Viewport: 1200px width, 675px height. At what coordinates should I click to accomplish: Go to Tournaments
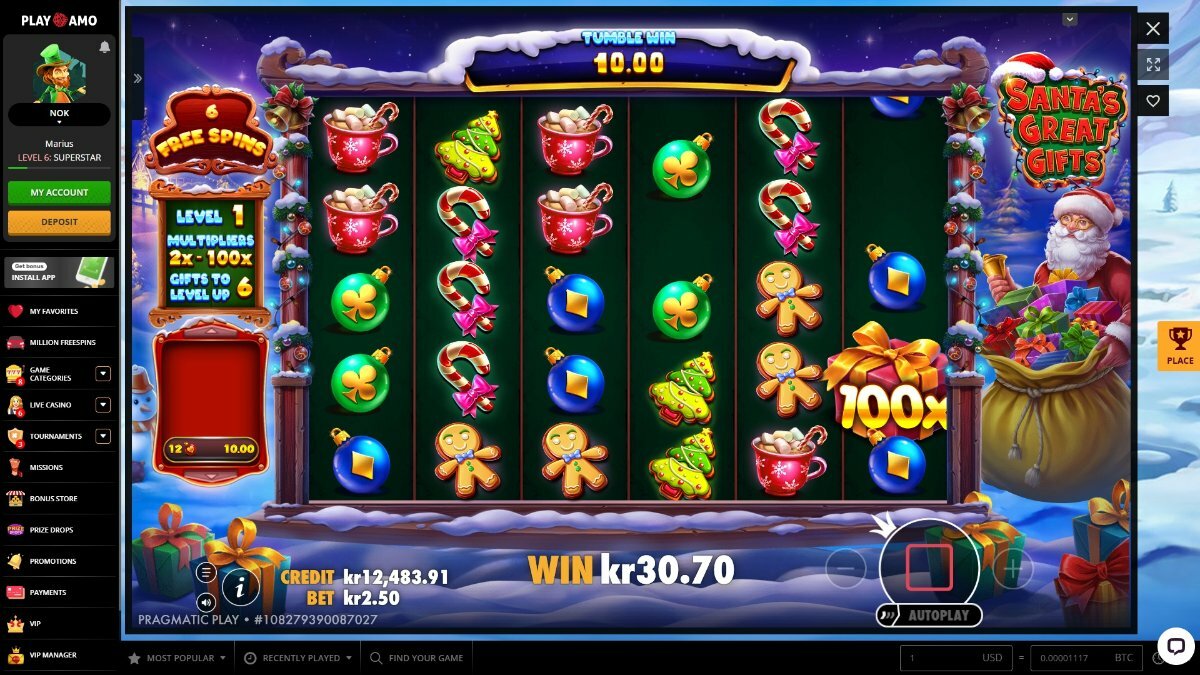(55, 436)
